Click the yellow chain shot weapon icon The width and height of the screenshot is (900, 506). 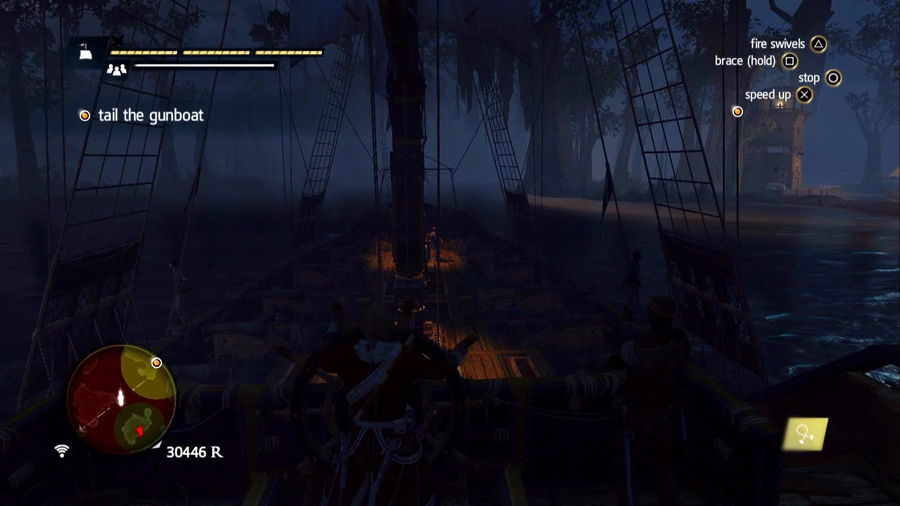tap(805, 433)
